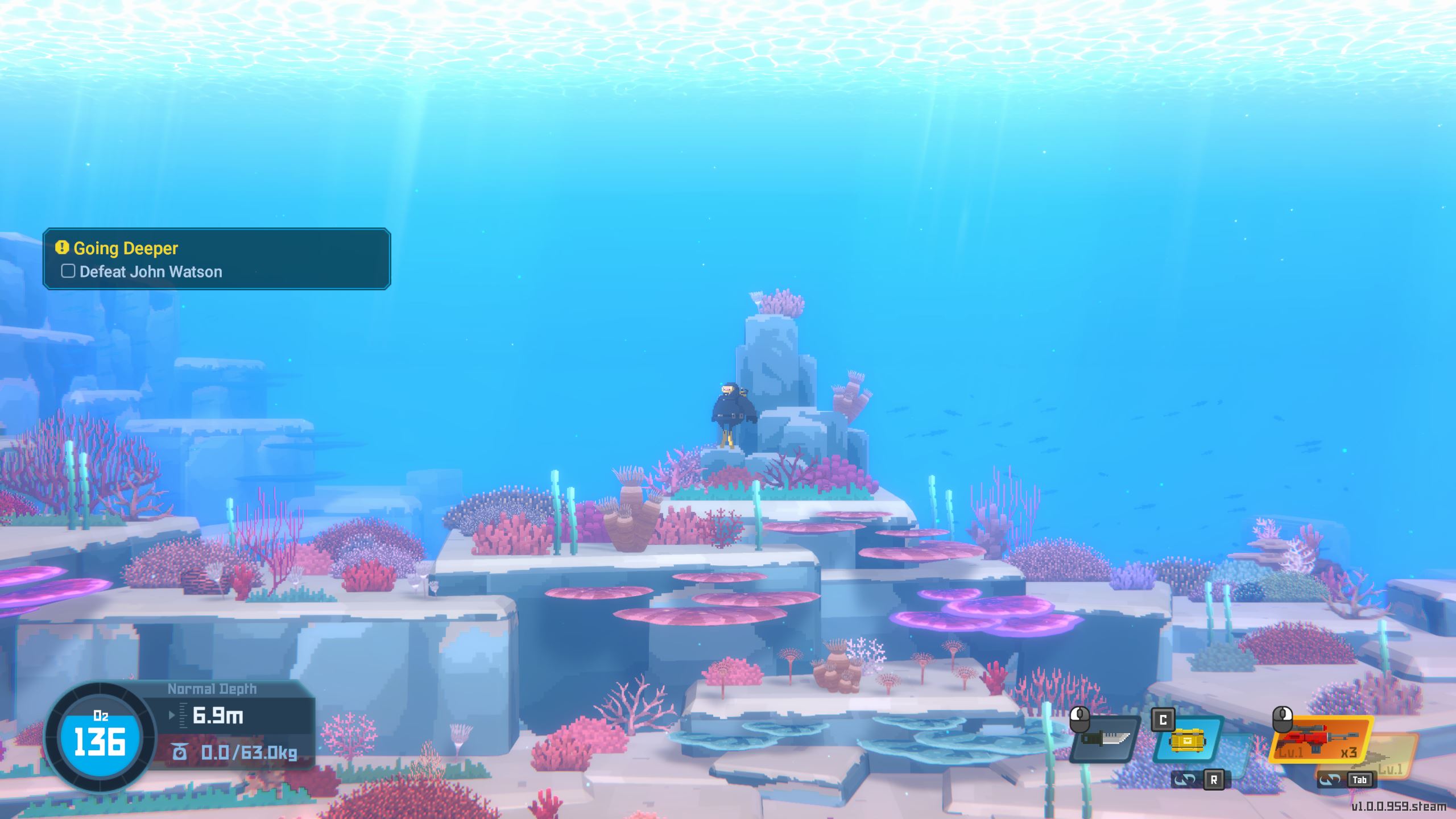
Task: Open the yellow supply box slot
Action: point(1186,741)
